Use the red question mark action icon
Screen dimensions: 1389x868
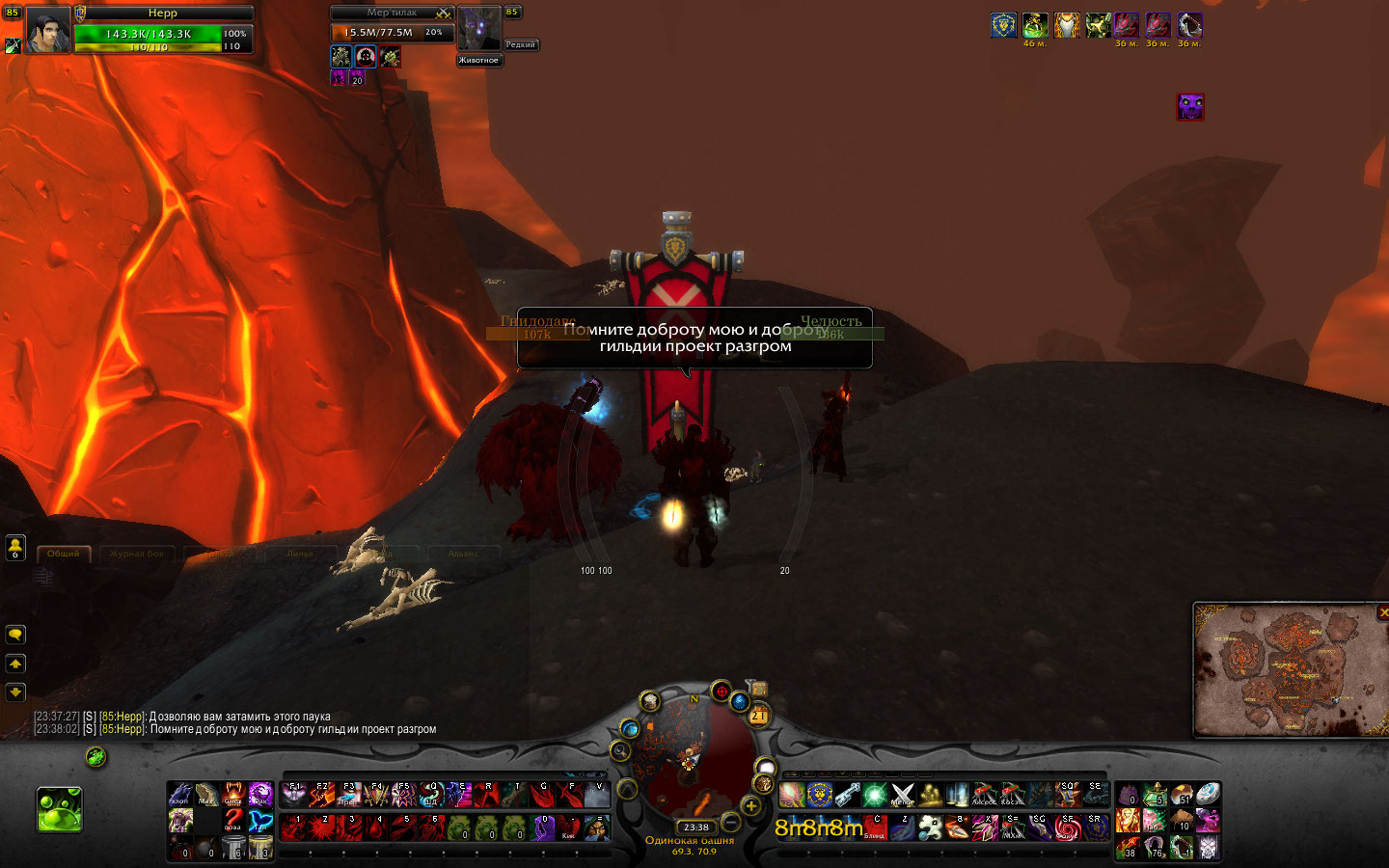click(x=233, y=821)
